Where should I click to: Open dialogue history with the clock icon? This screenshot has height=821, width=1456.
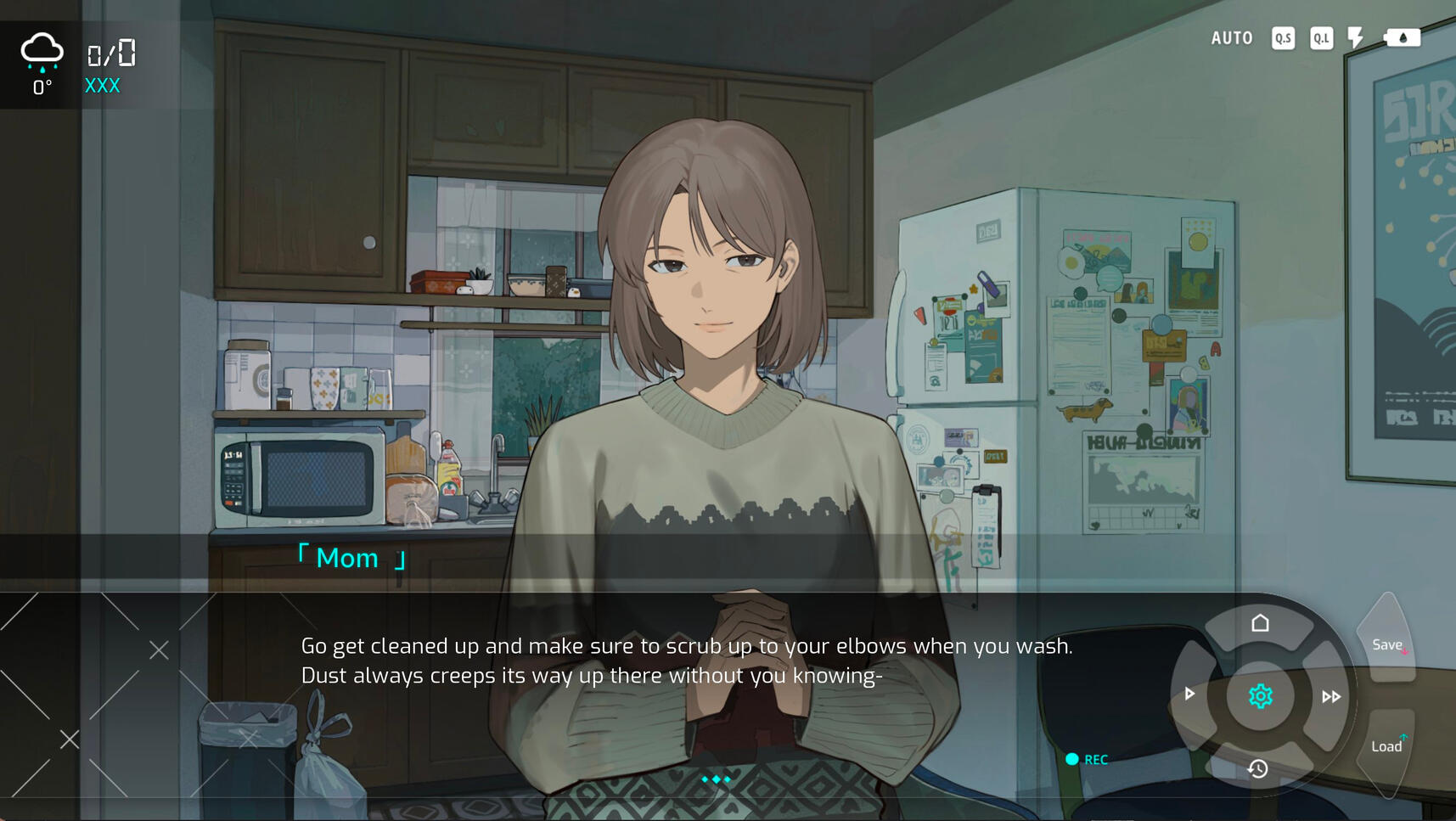pos(1257,768)
